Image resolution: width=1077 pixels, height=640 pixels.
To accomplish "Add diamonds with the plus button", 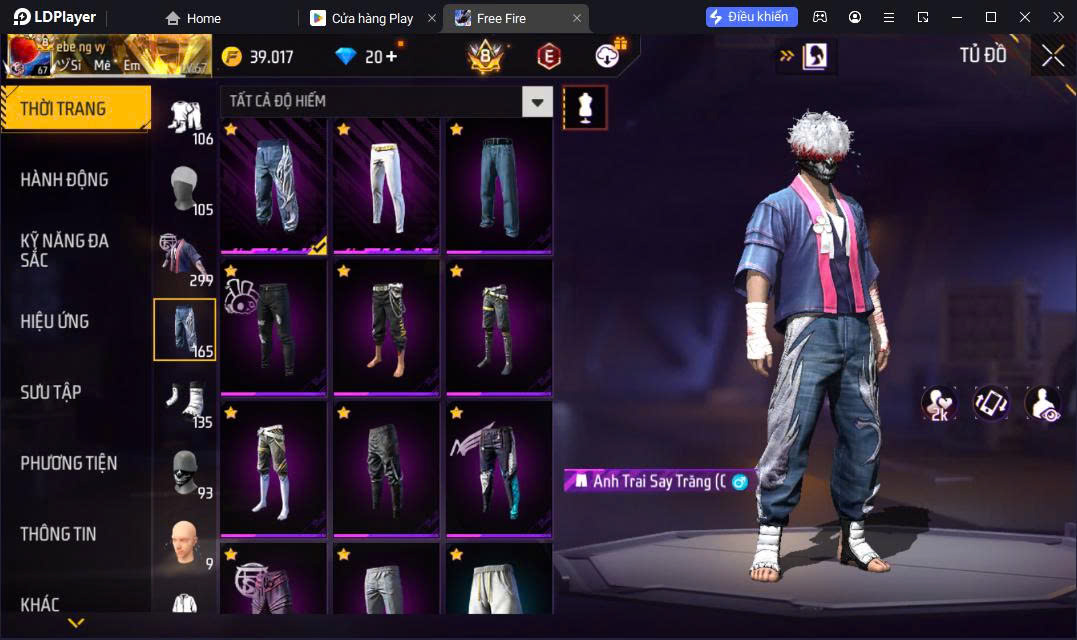I will [x=391, y=56].
